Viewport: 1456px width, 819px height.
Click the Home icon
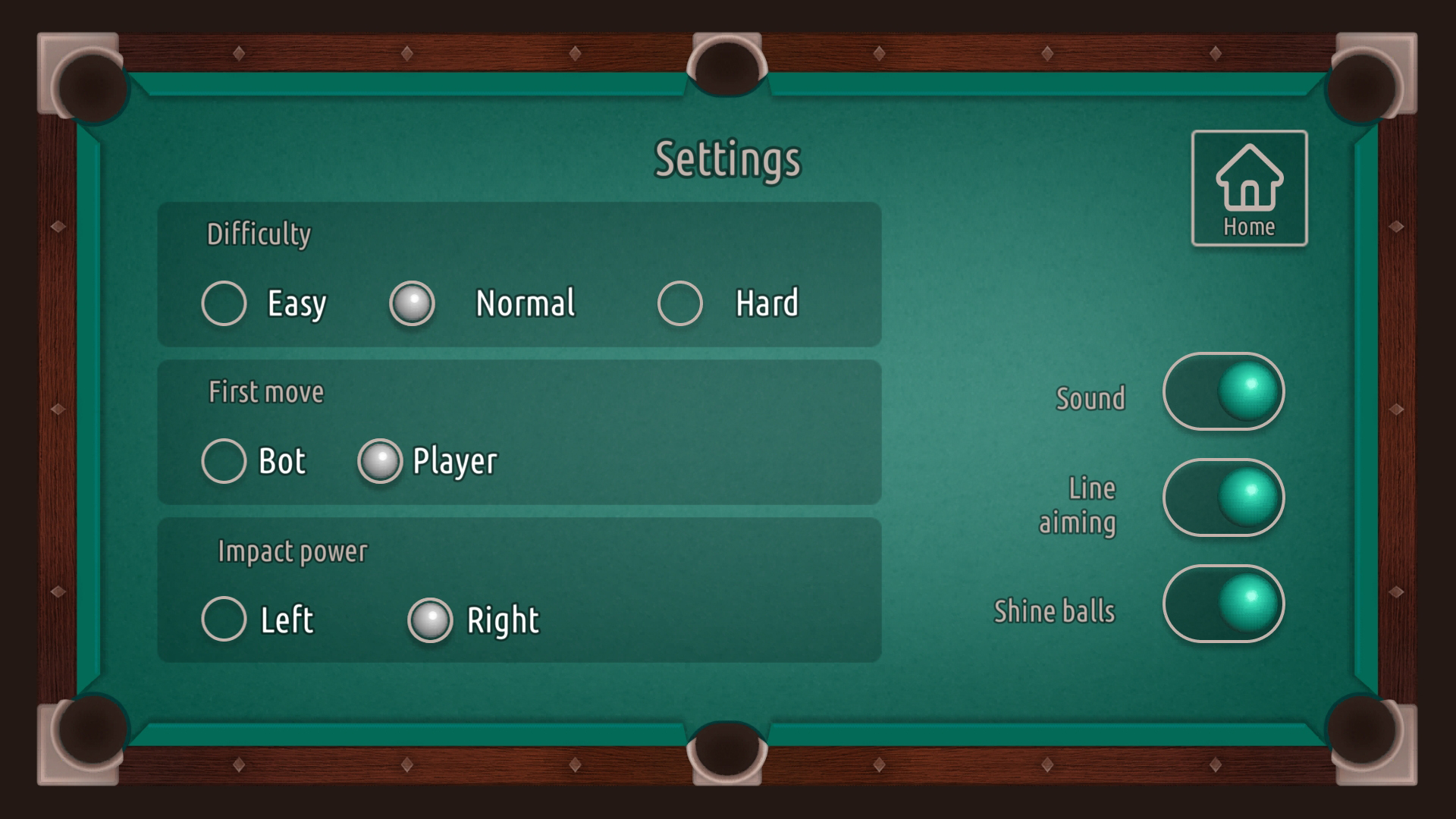(1249, 178)
